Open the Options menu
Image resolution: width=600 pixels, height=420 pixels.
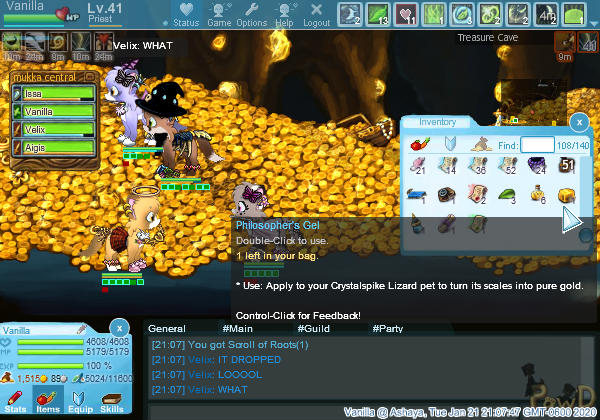pyautogui.click(x=251, y=14)
